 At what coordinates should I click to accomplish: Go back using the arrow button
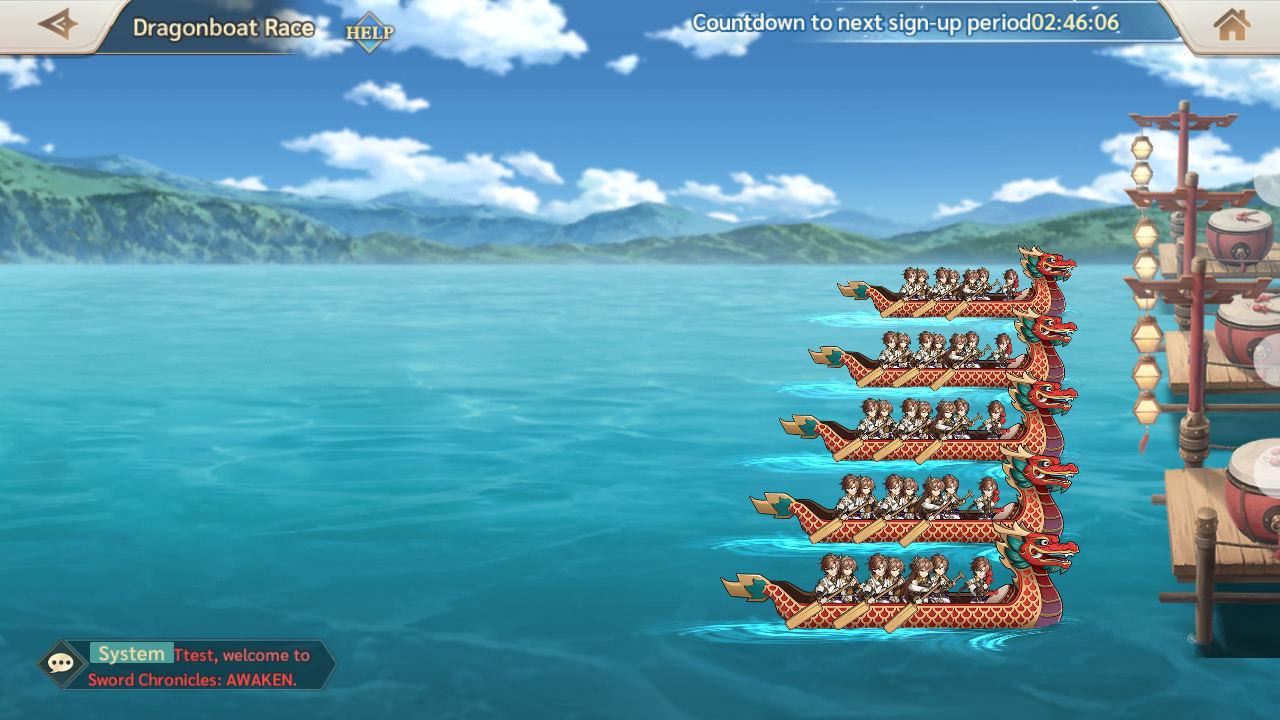[57, 24]
